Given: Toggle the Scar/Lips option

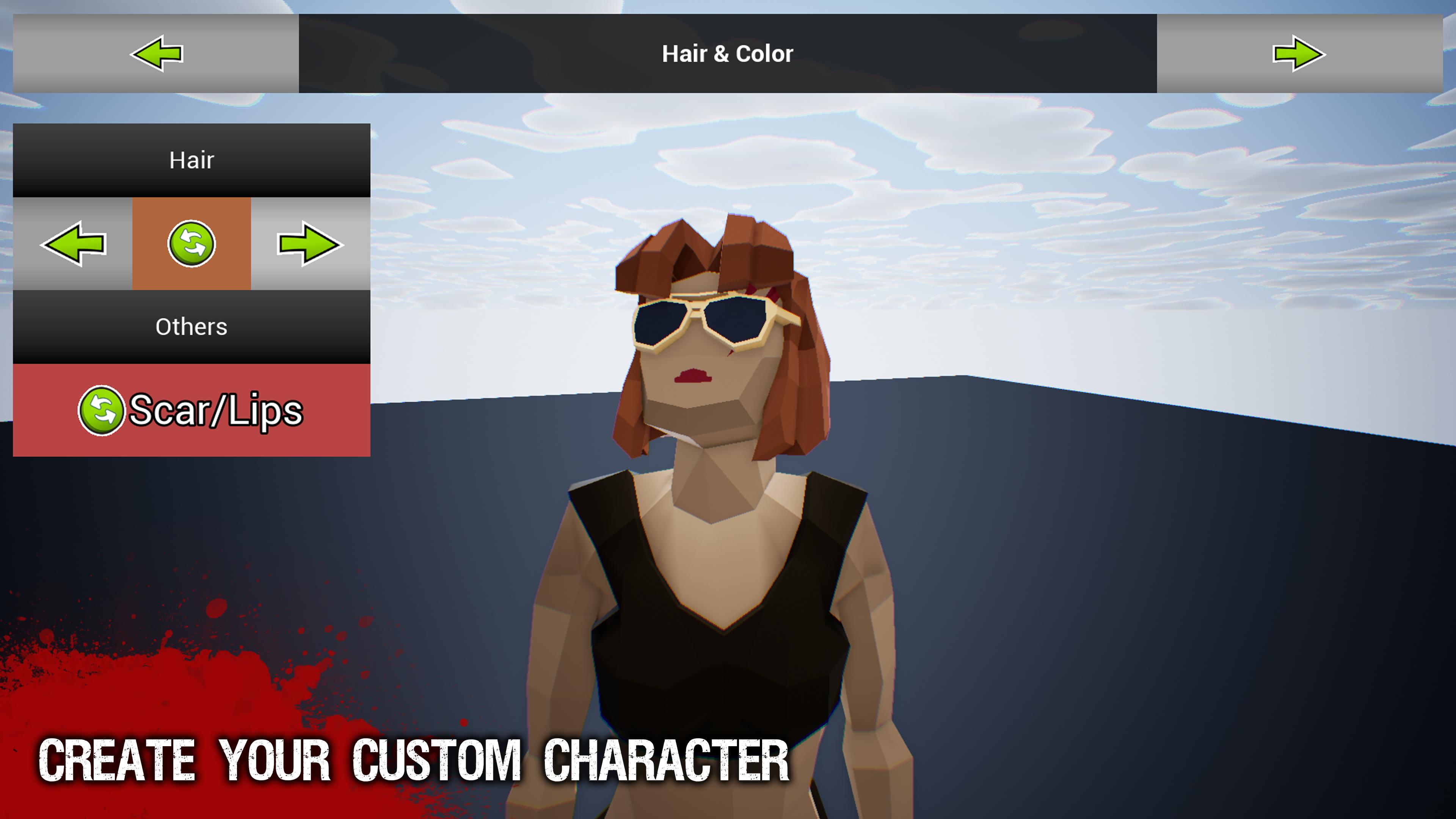Looking at the screenshot, I should point(191,410).
